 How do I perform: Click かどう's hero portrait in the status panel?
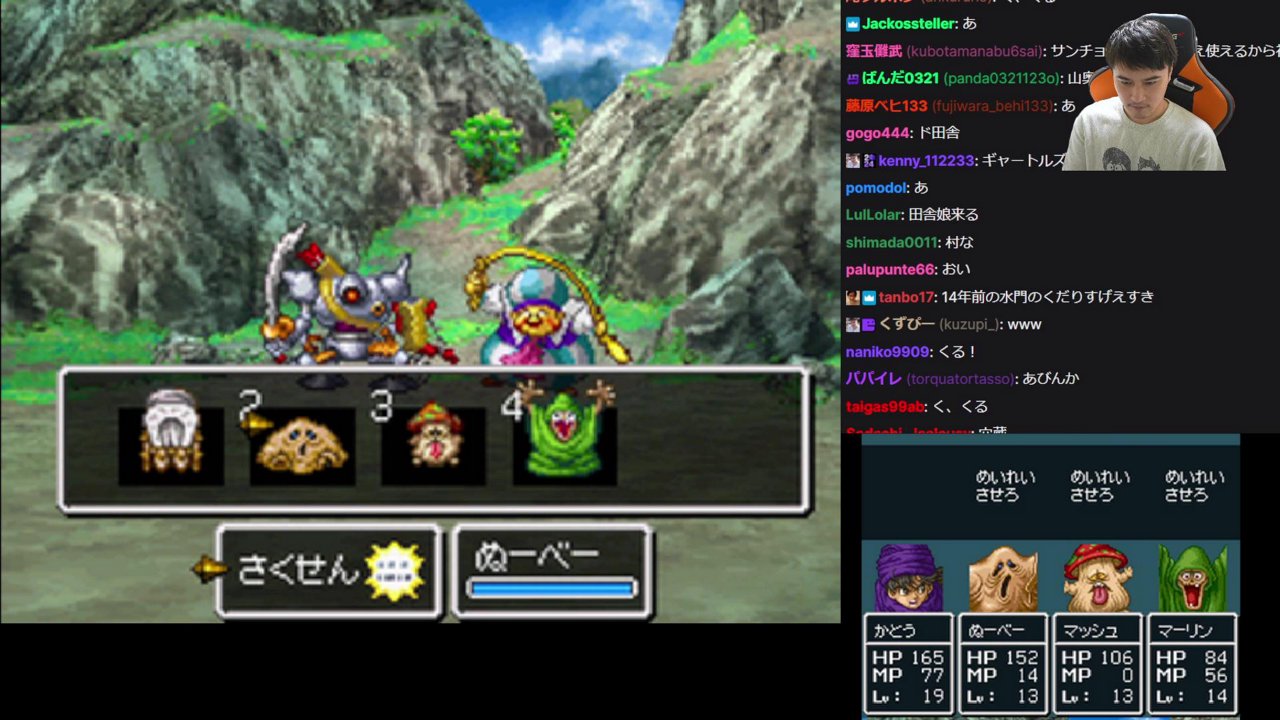coord(908,580)
